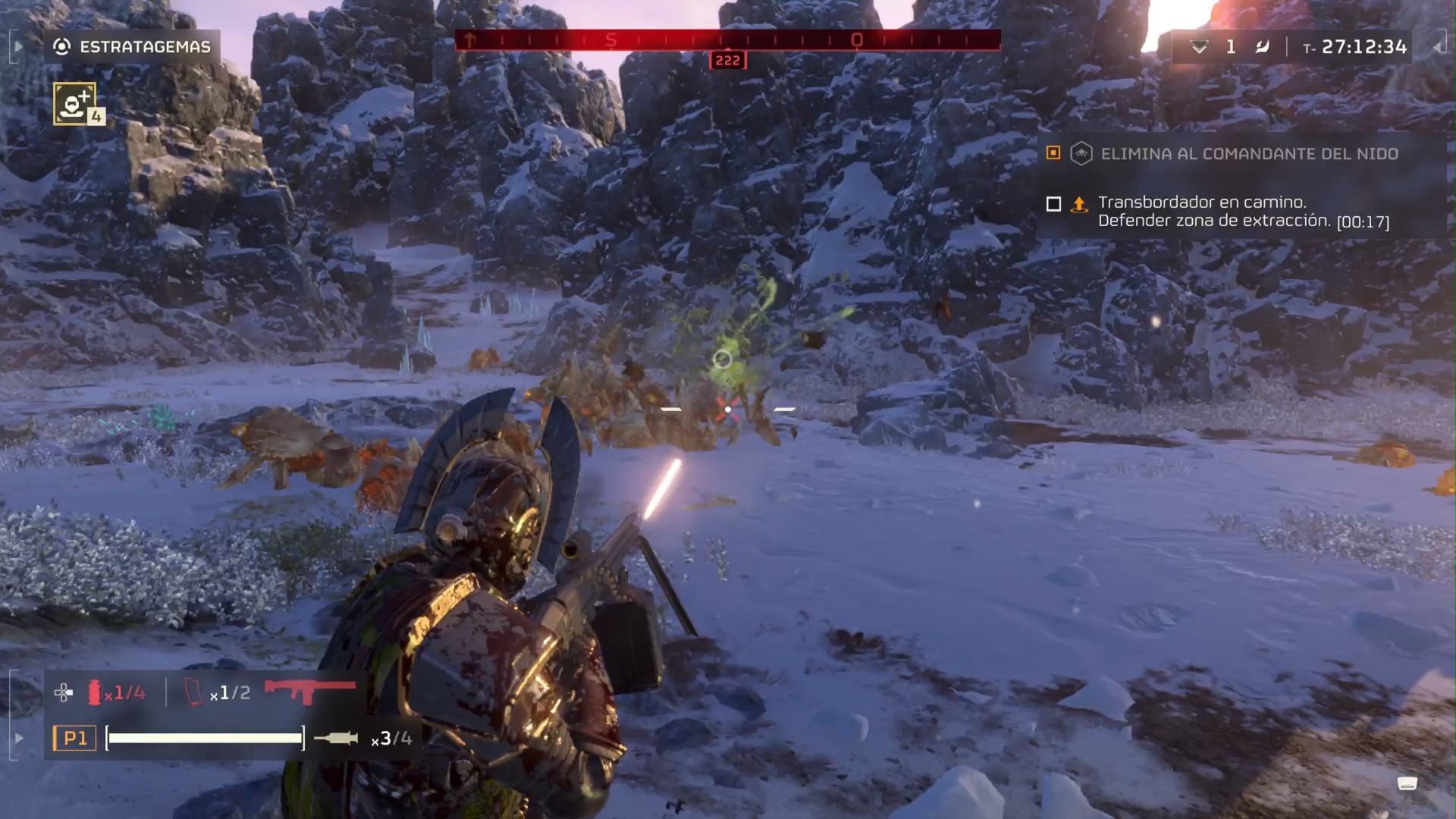Open the Estratagemas panel
Image resolution: width=1456 pixels, height=819 pixels.
click(132, 47)
